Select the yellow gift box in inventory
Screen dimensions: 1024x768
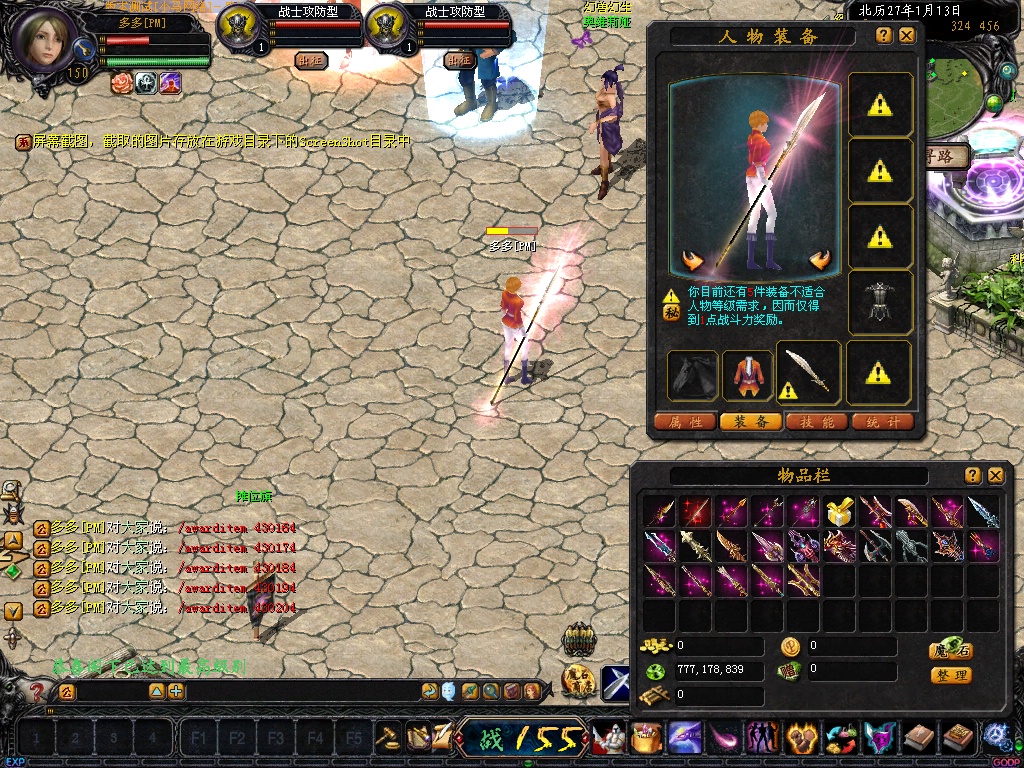click(x=839, y=513)
